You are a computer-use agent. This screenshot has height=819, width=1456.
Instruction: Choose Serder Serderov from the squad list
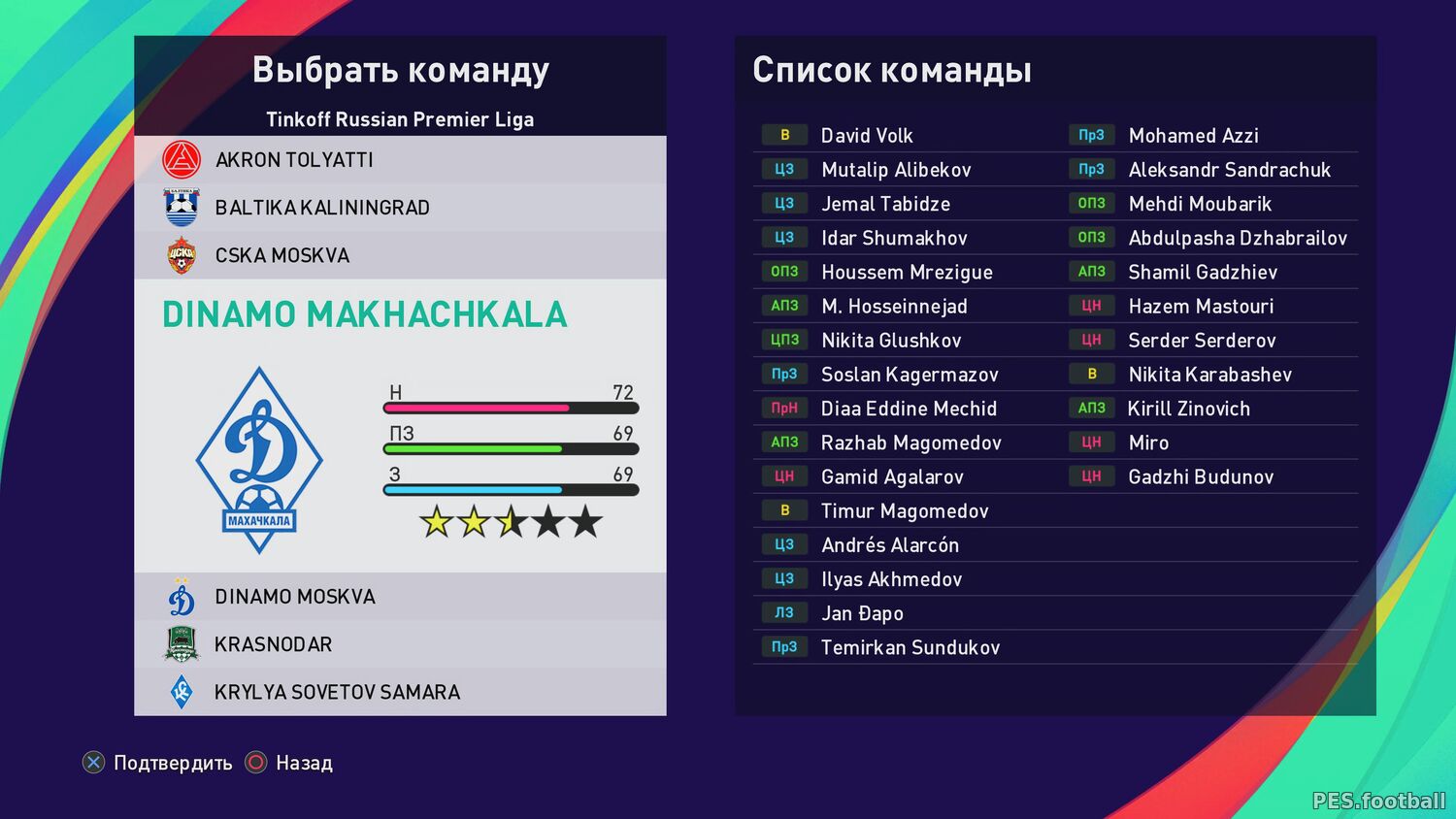pos(1202,341)
